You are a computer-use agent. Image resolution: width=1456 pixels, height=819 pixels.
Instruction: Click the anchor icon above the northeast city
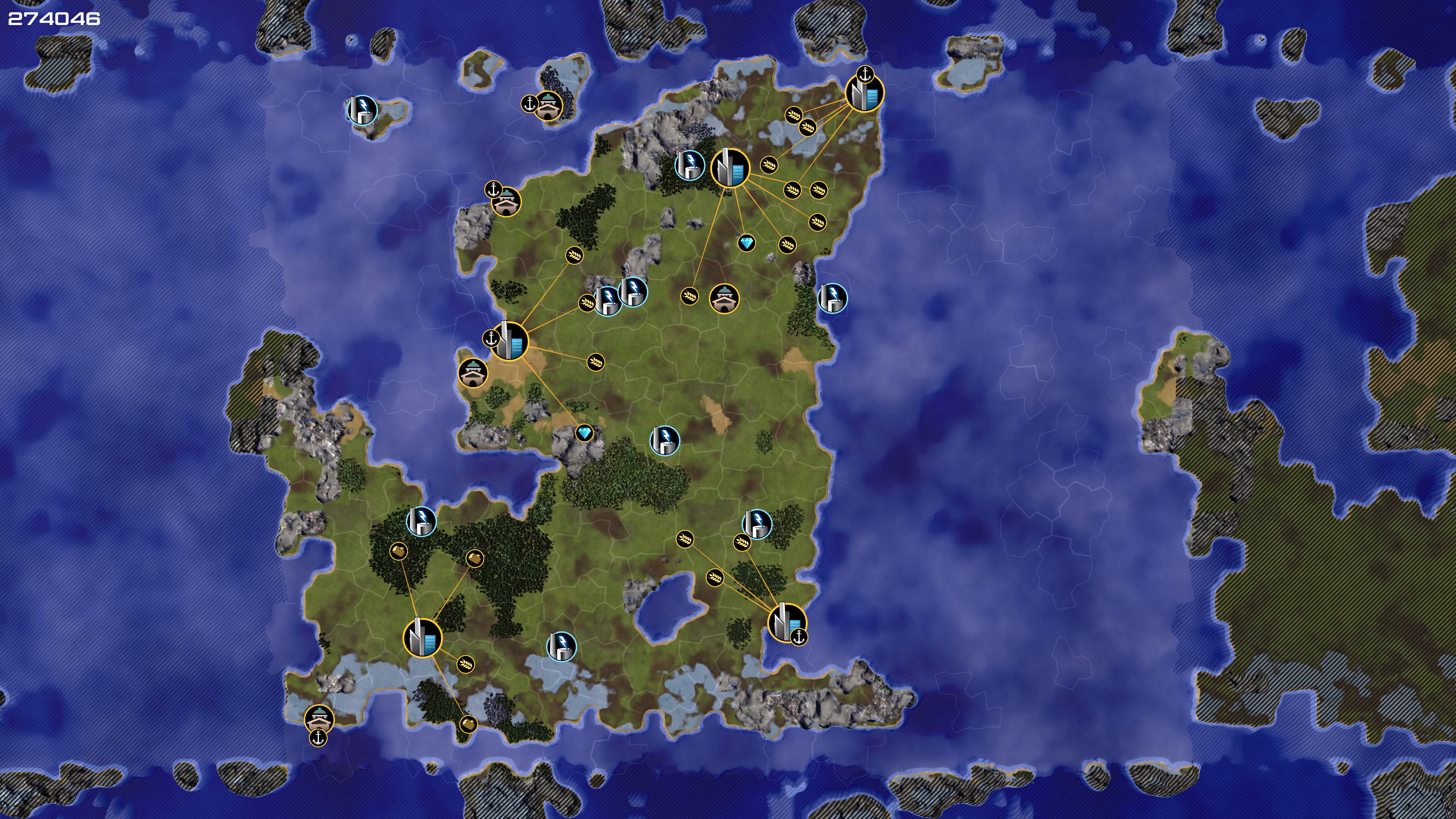865,74
